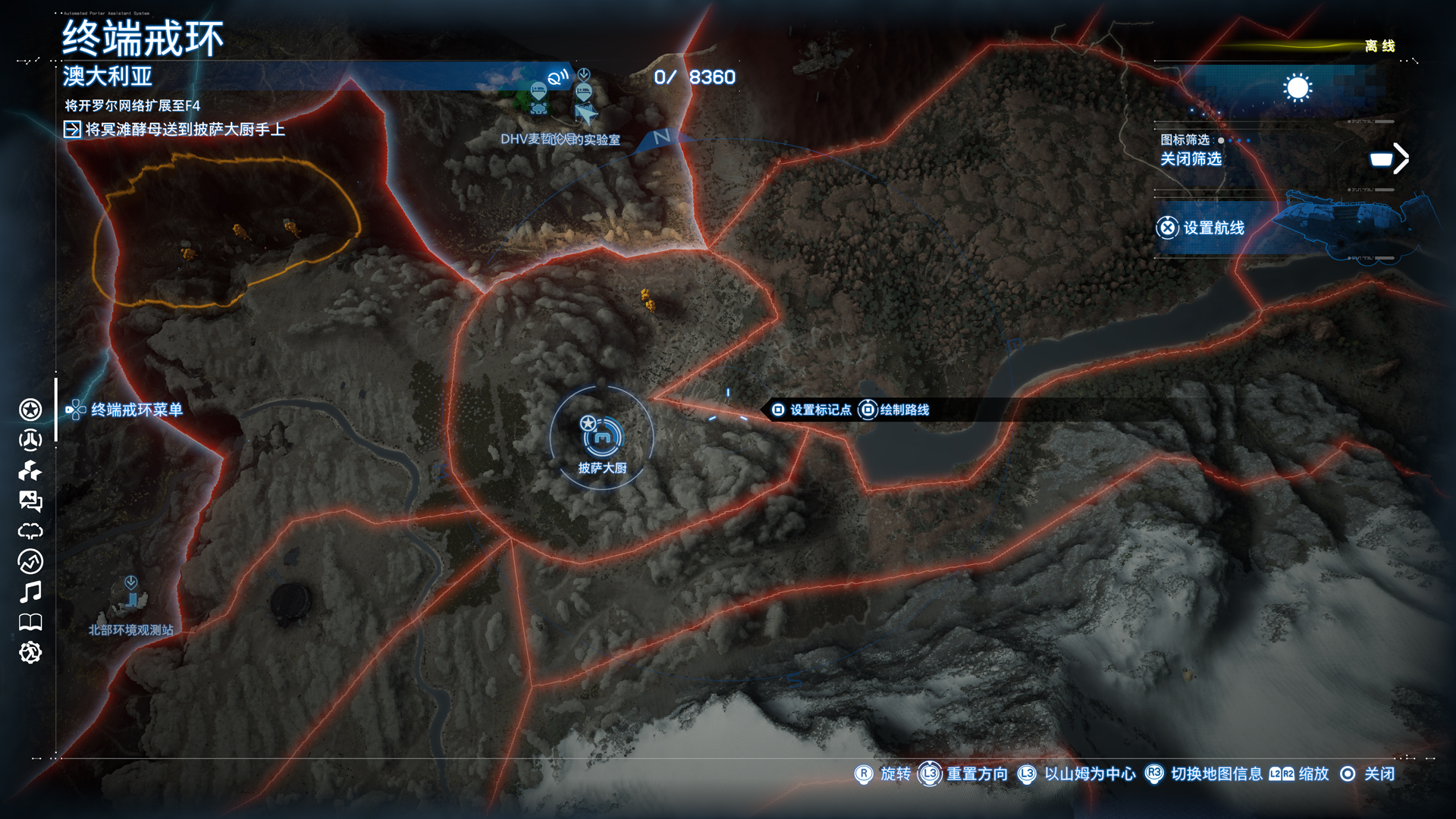Click the brain memory icon in sidebar

(x=30, y=531)
